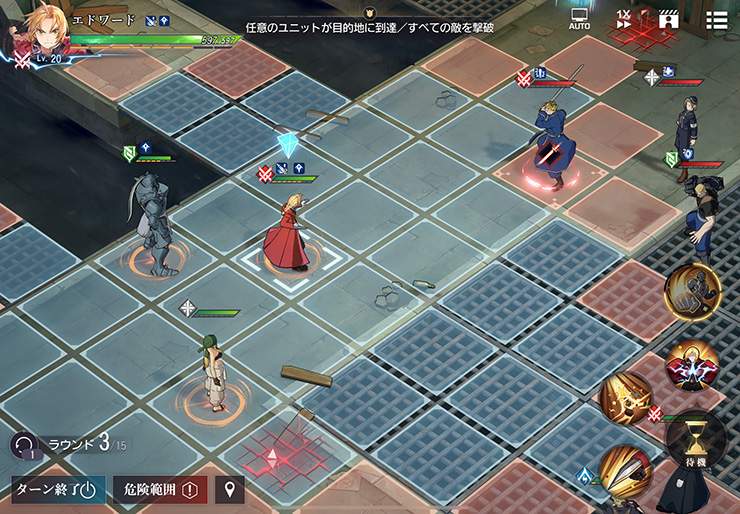740x514 pixels.
Task: Activate the metal fist punch skill
Action: (692, 291)
